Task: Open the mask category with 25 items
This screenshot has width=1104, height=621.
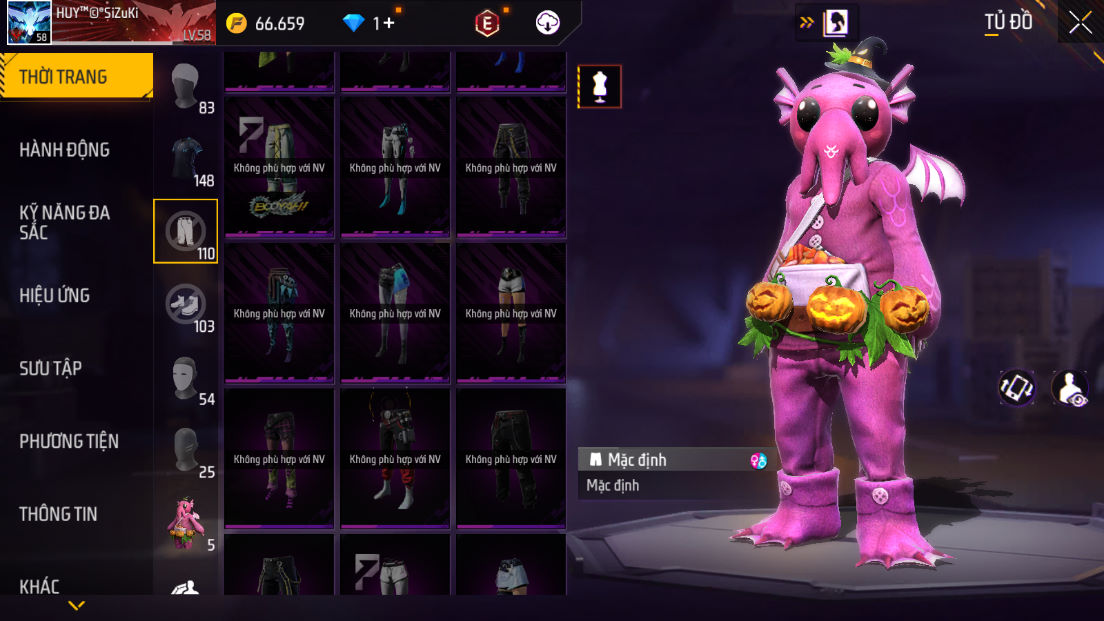Action: pos(186,449)
